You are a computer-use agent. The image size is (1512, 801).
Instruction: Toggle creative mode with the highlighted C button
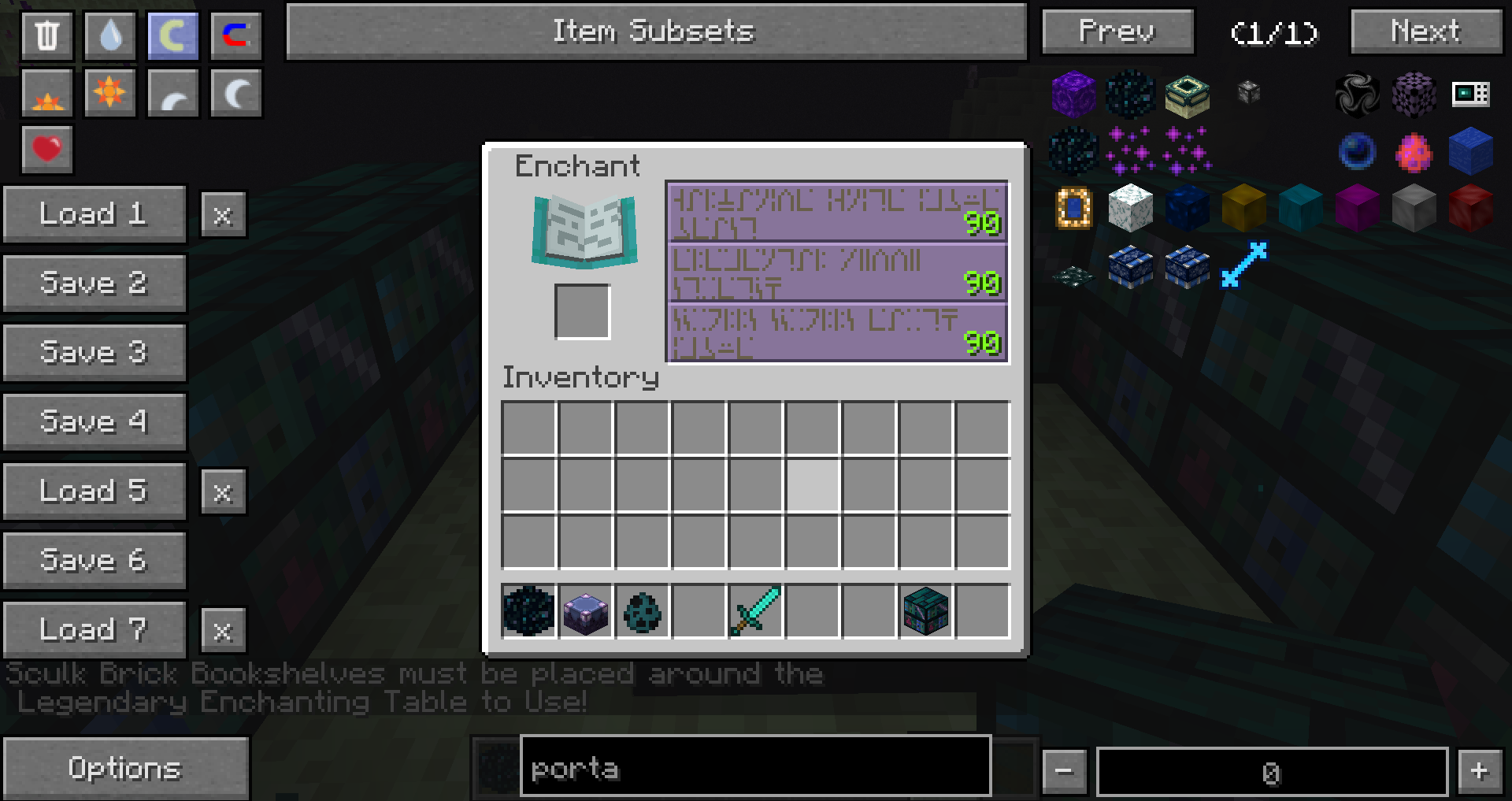[x=172, y=35]
